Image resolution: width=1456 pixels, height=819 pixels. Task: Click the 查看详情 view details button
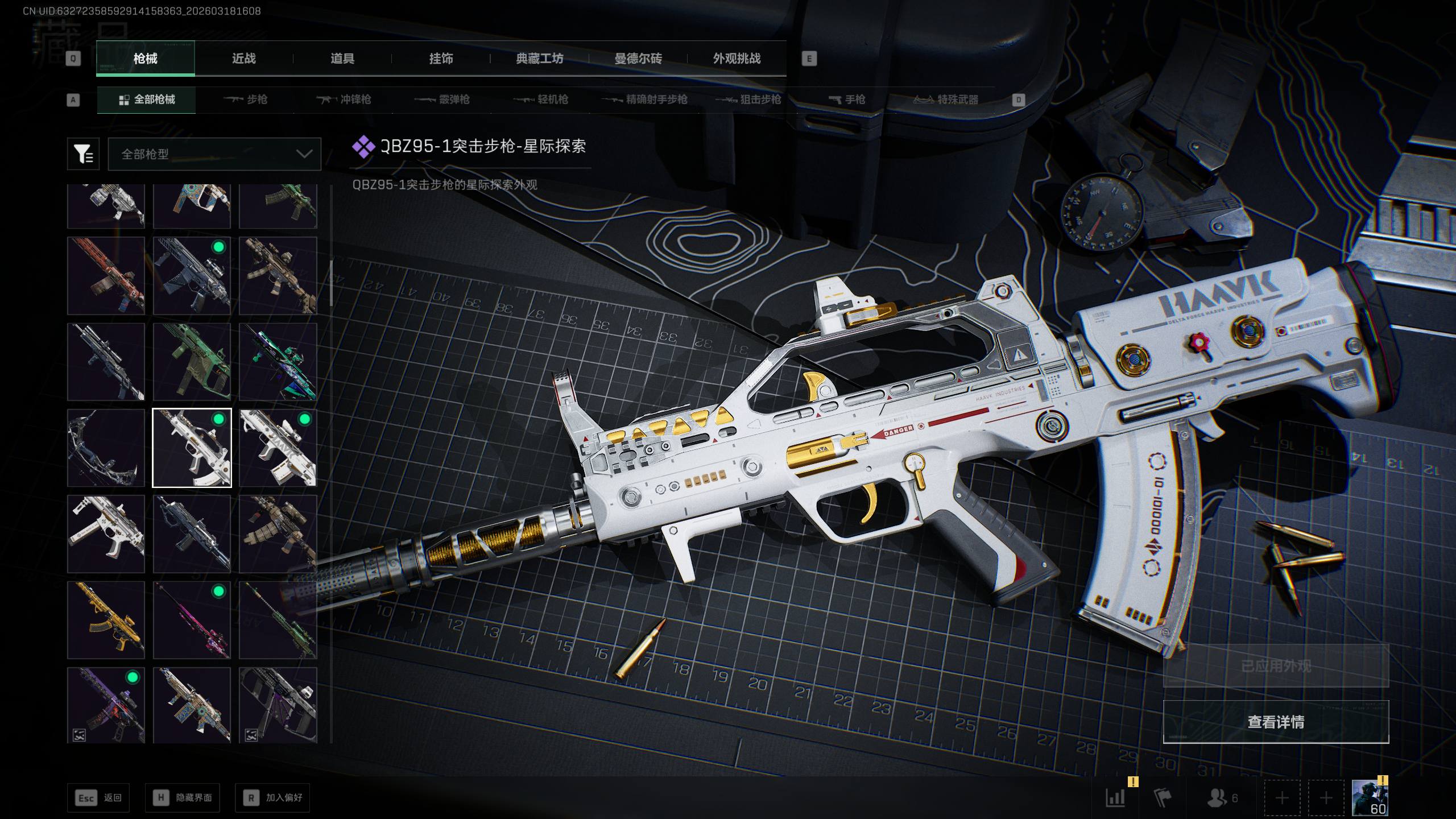point(1276,722)
